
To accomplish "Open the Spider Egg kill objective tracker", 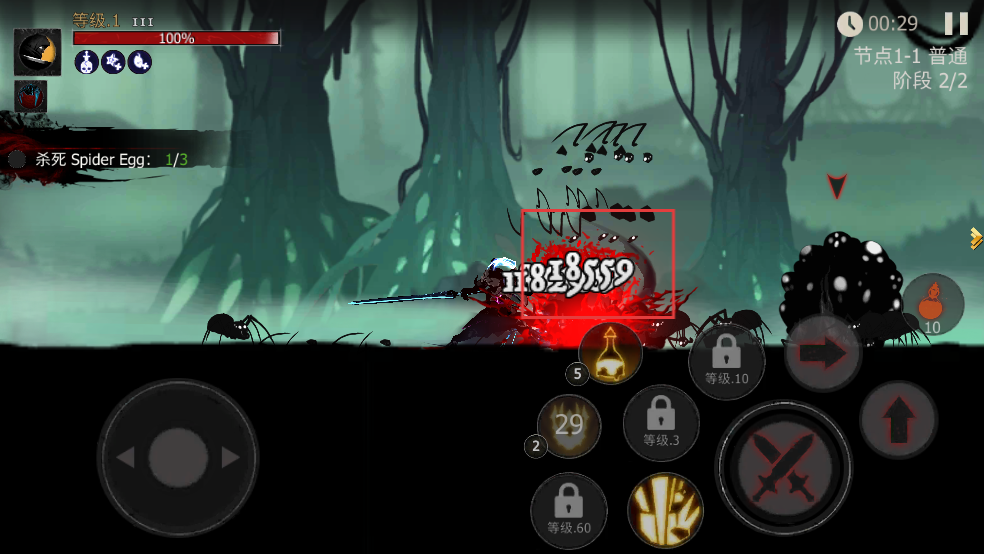I will pos(100,159).
